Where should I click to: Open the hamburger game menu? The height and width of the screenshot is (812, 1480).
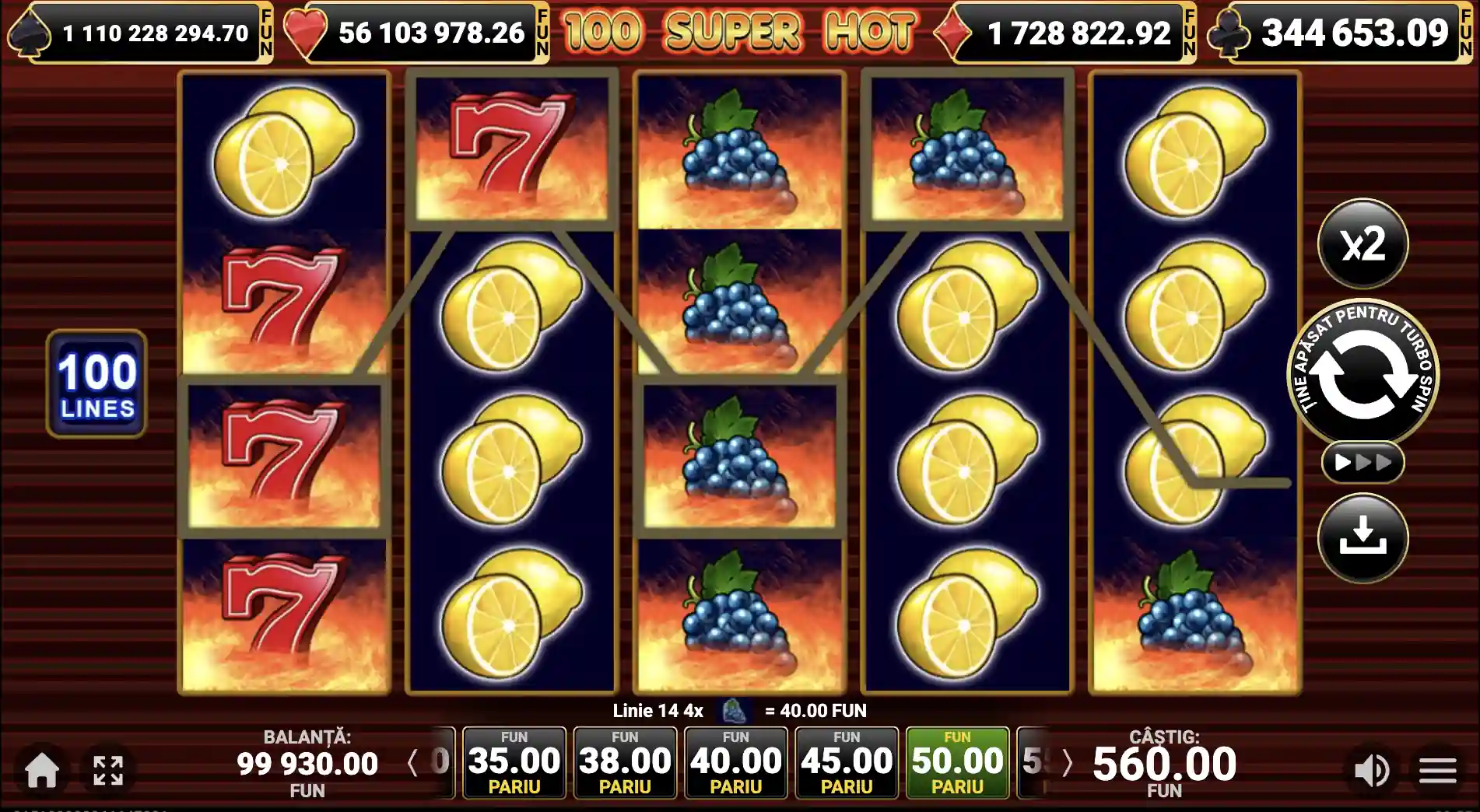coord(1436,771)
